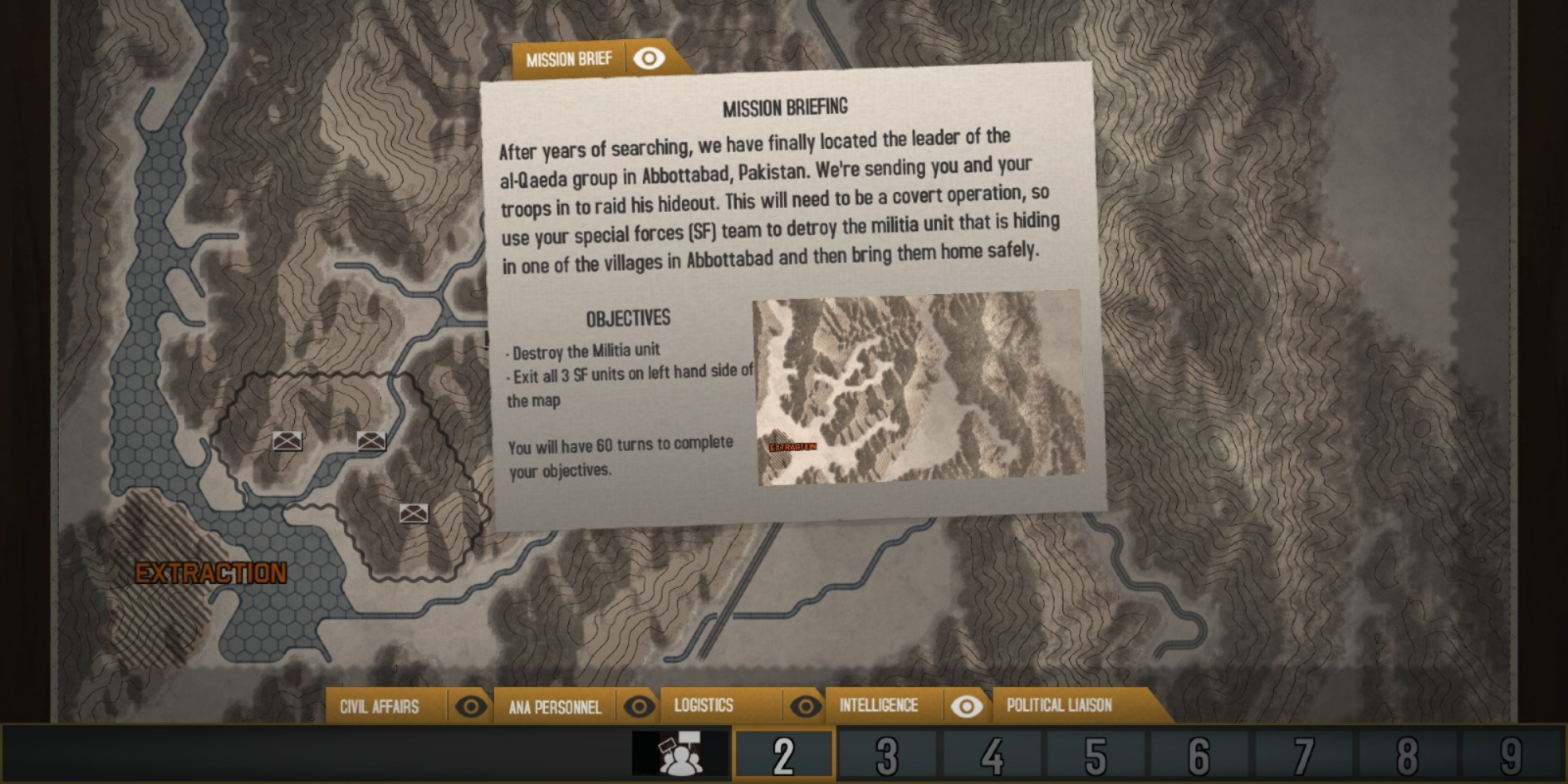Click the briefing map thumbnail
This screenshot has height=784, width=1568.
point(918,389)
